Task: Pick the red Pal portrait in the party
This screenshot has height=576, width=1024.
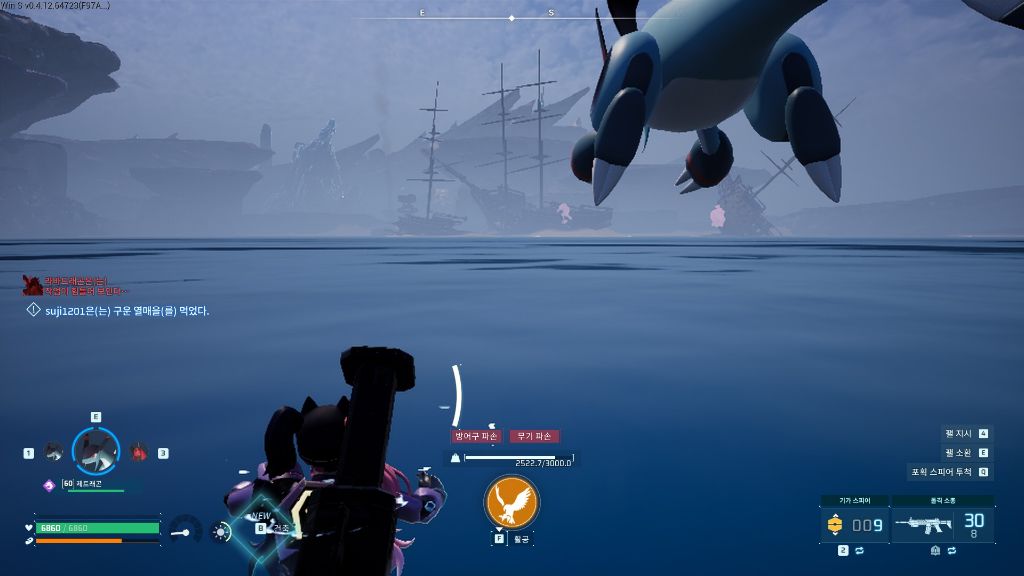Action: [139, 452]
